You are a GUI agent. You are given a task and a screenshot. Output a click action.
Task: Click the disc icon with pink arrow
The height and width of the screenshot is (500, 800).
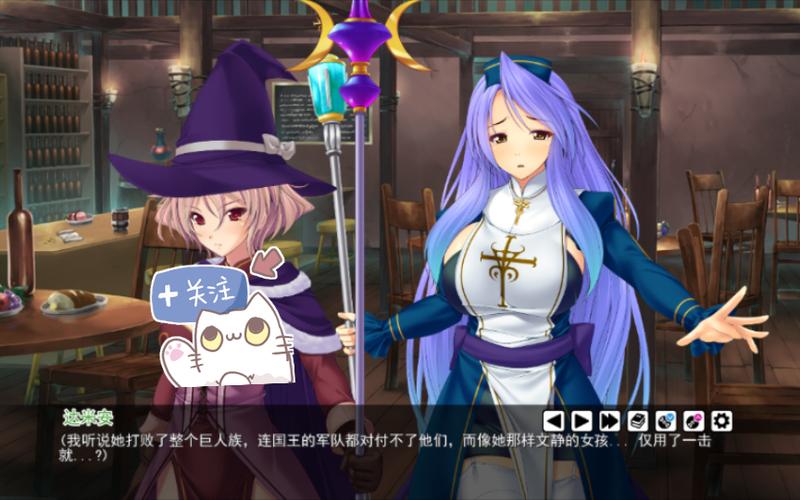pyautogui.click(x=693, y=421)
